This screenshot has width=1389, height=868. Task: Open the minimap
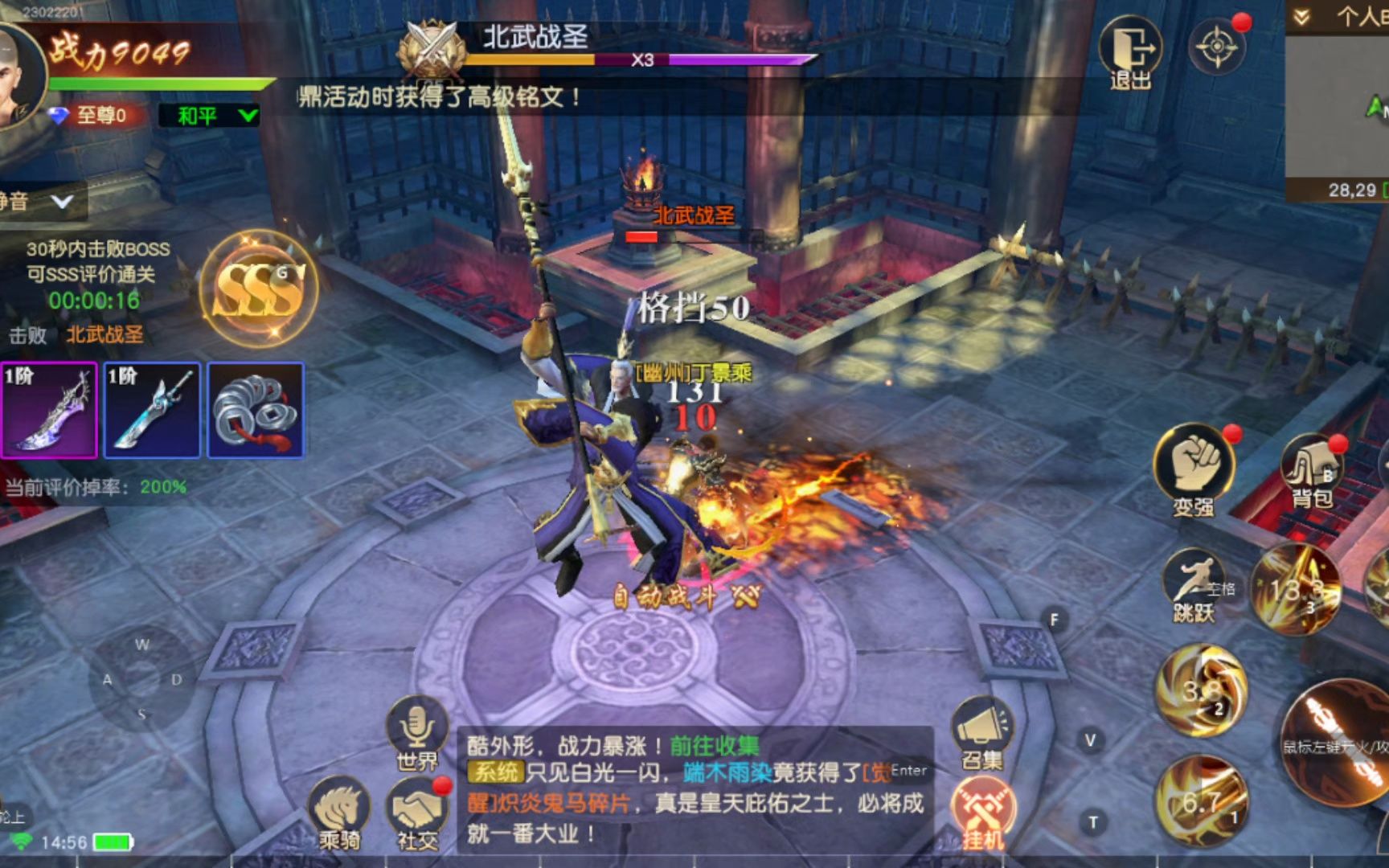click(x=1338, y=104)
